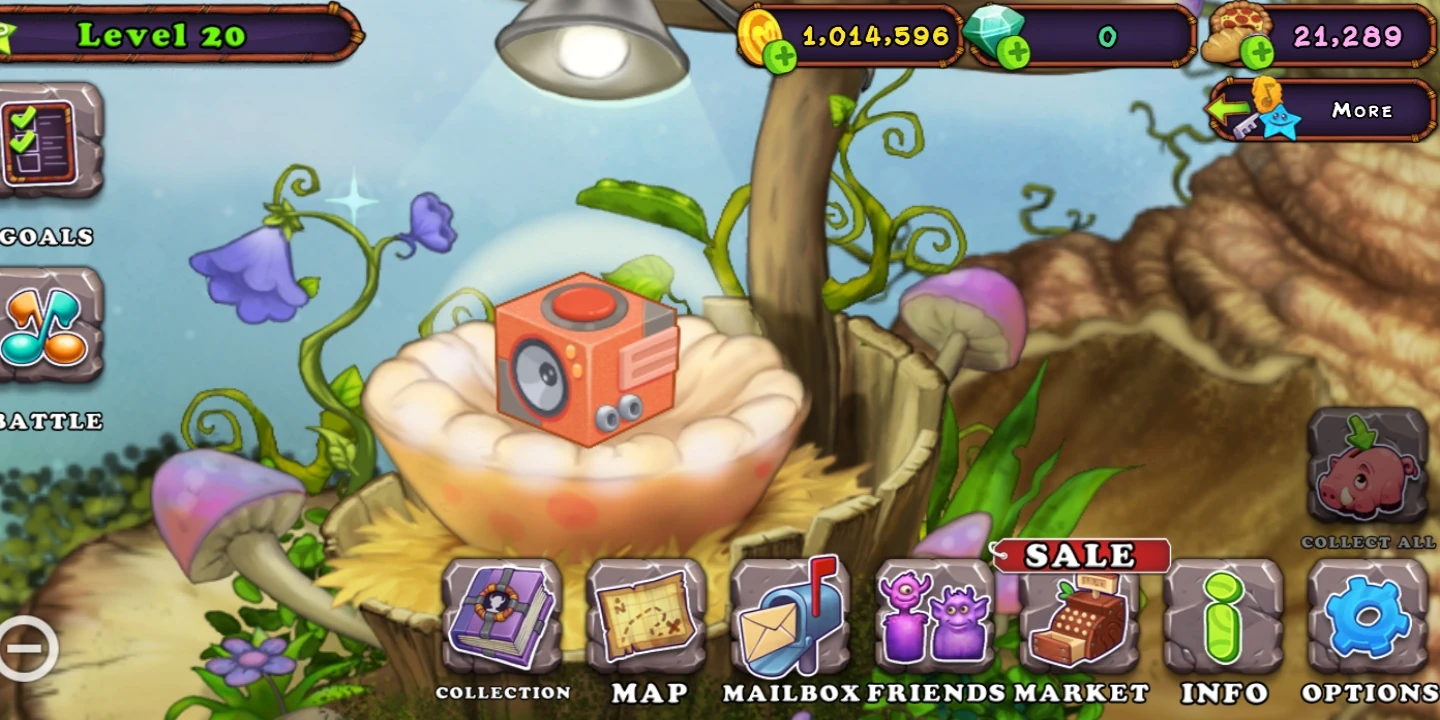Select the boombox creature in the nest
Screen dimensions: 1440x720
coord(585,360)
